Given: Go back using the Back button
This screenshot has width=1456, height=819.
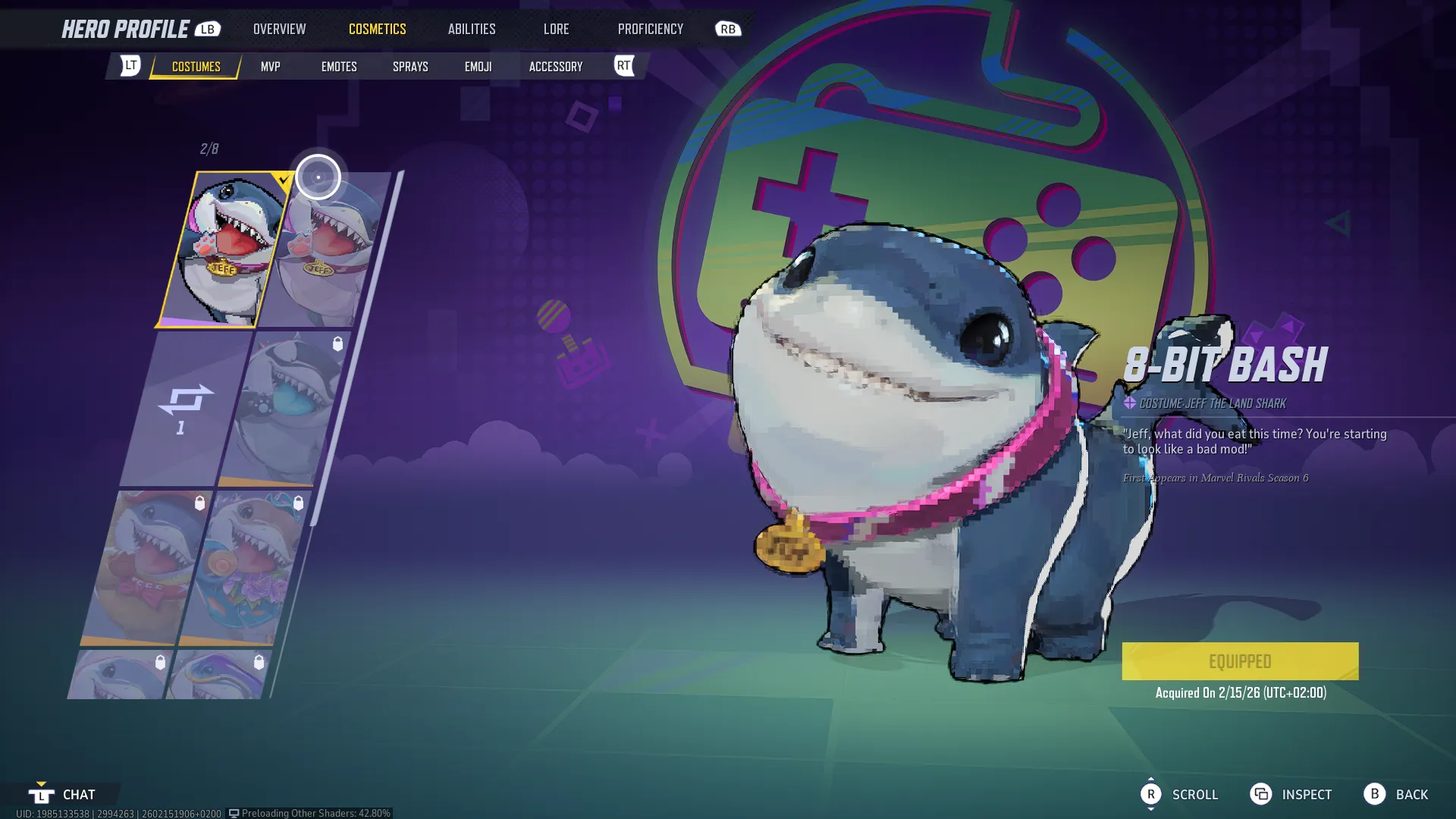Looking at the screenshot, I should point(1396,794).
